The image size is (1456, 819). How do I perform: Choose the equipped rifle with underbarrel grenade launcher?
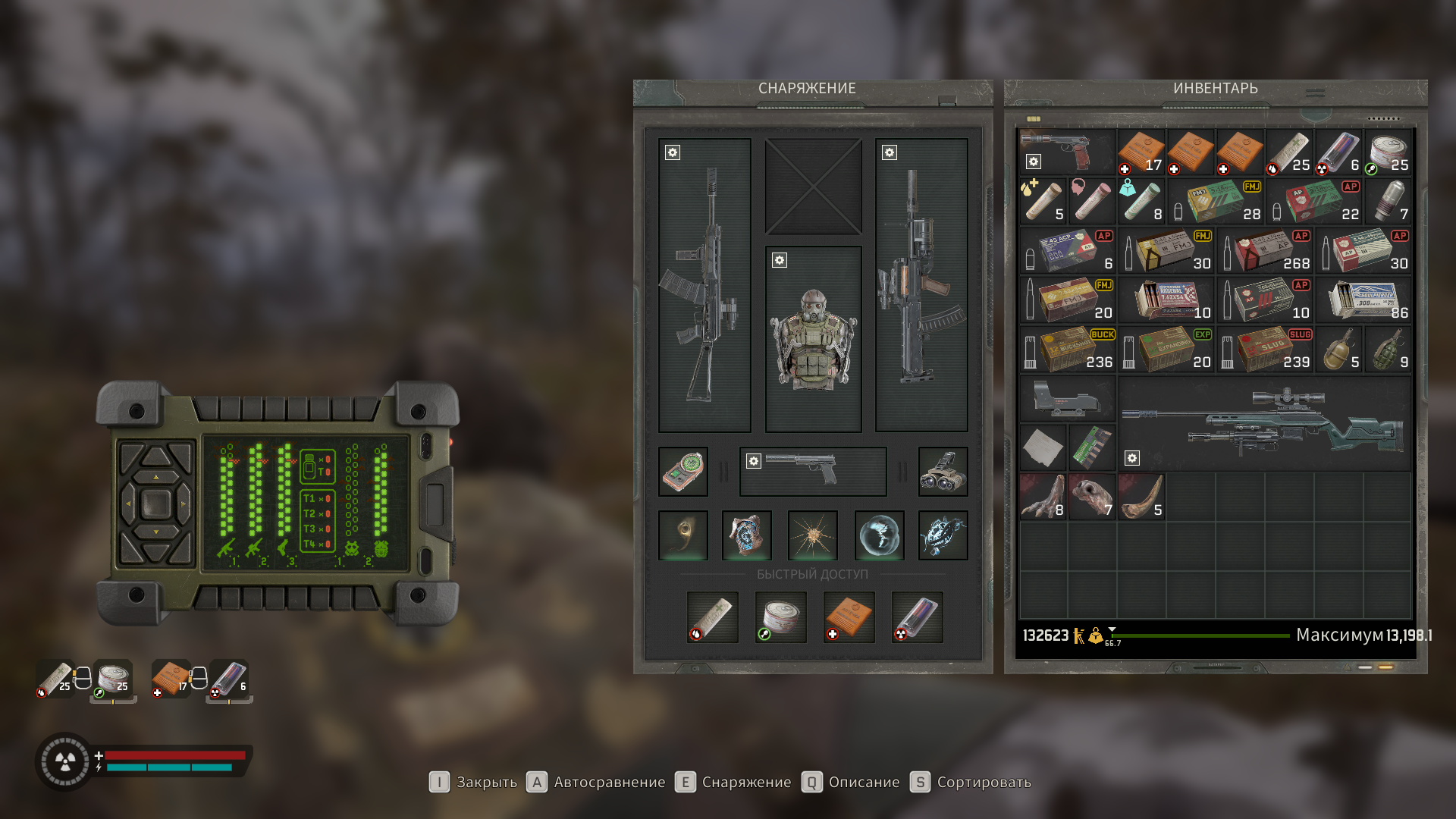(x=921, y=285)
